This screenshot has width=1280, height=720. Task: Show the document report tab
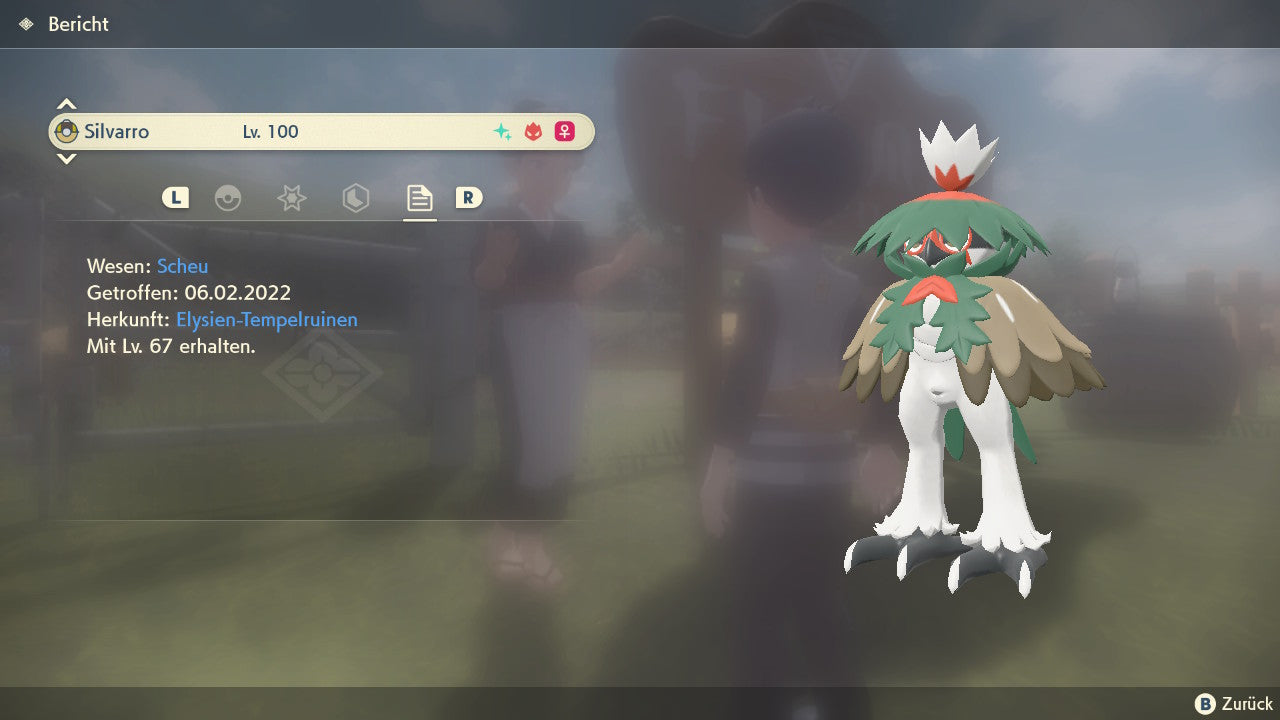click(419, 198)
